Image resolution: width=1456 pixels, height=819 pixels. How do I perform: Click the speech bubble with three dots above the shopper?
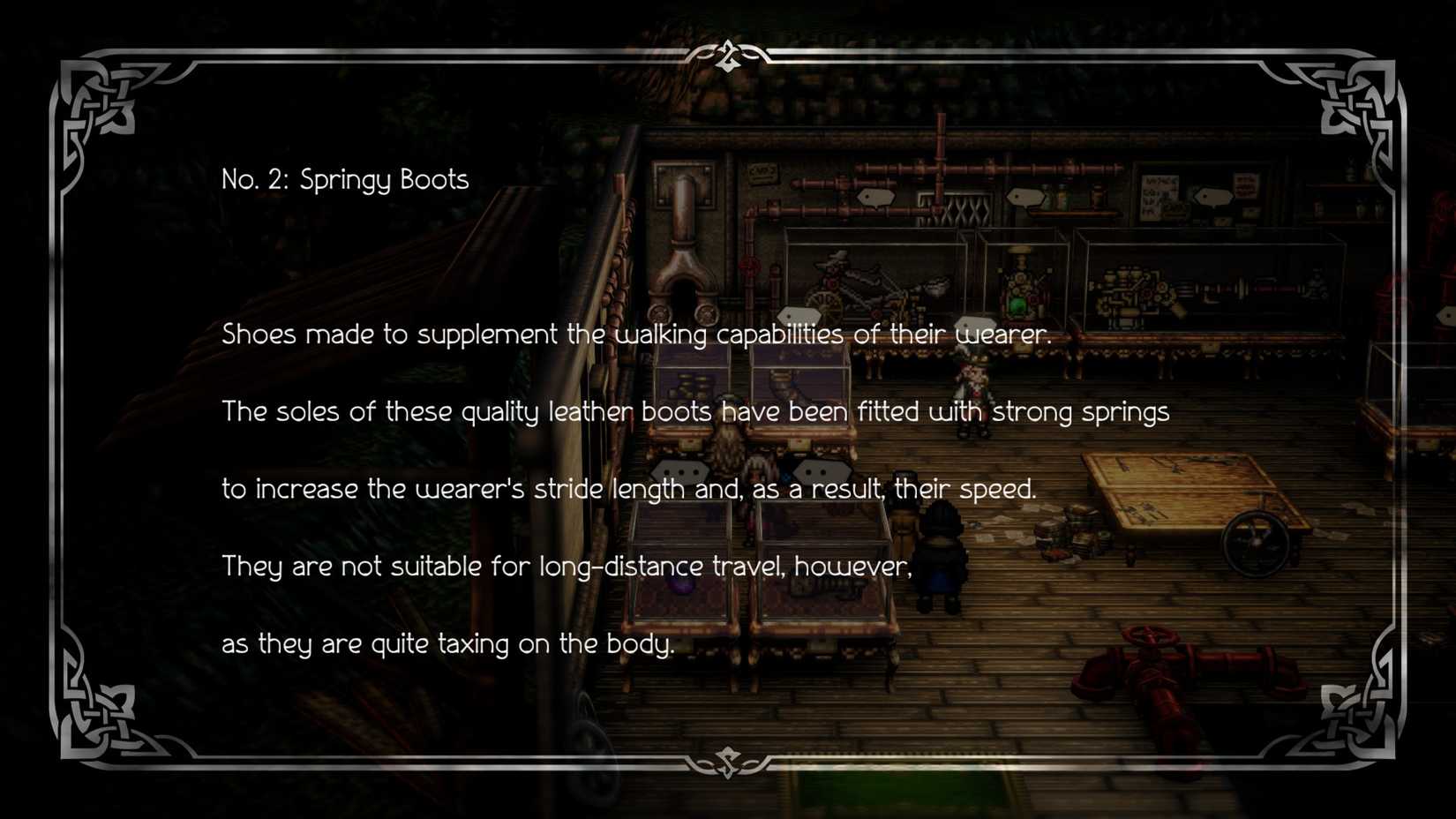pos(679,470)
